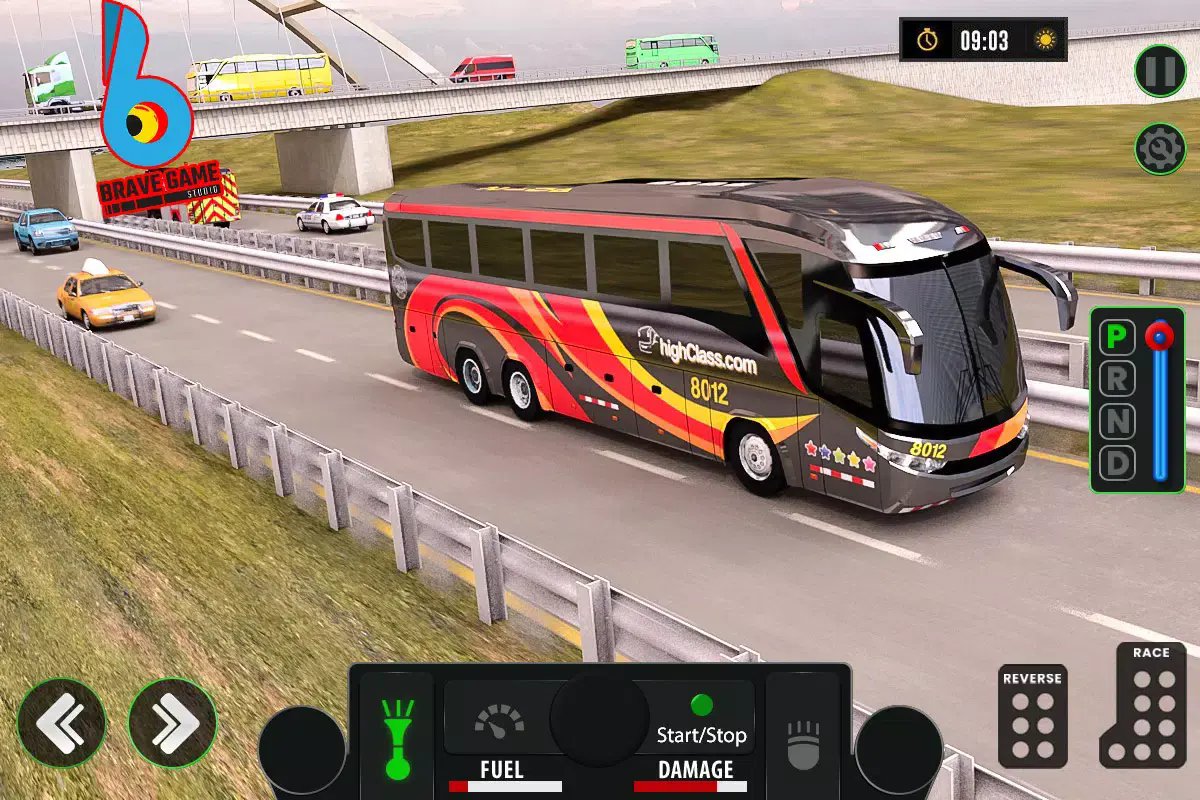Toggle the engine Start/Stop button
Image resolution: width=1200 pixels, height=800 pixels.
(701, 720)
